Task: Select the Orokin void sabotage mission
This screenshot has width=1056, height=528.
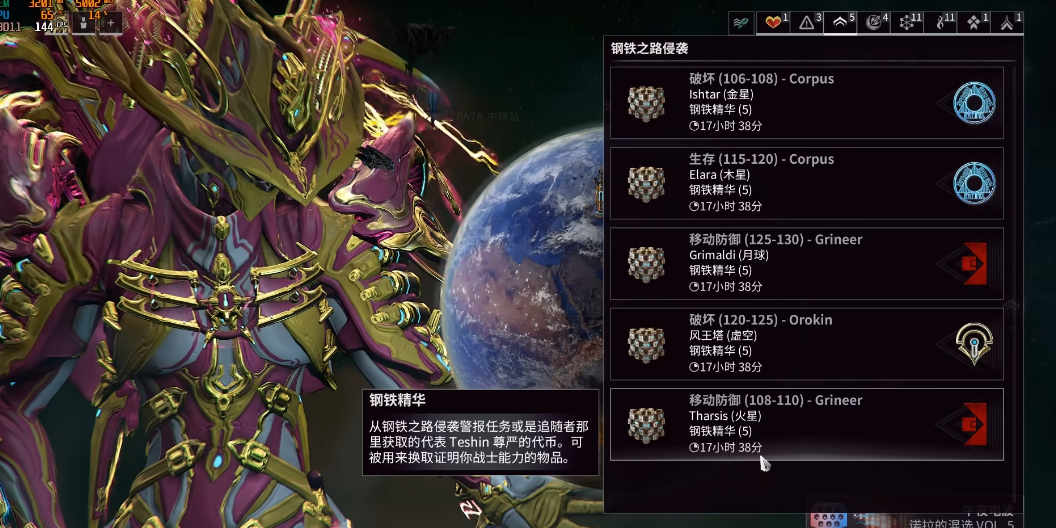Action: 806,344
